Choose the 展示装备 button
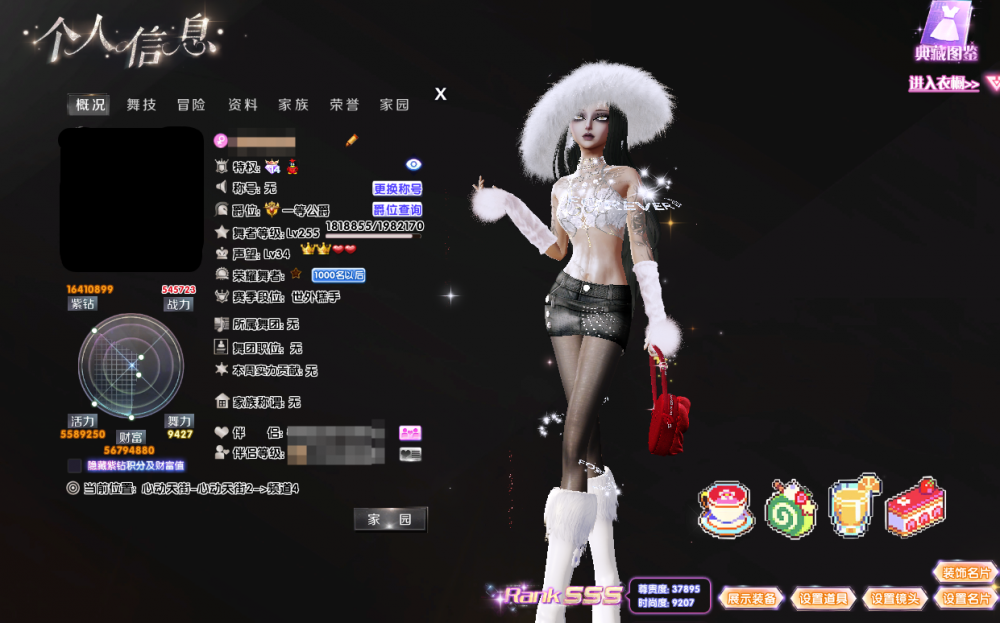 [x=752, y=598]
